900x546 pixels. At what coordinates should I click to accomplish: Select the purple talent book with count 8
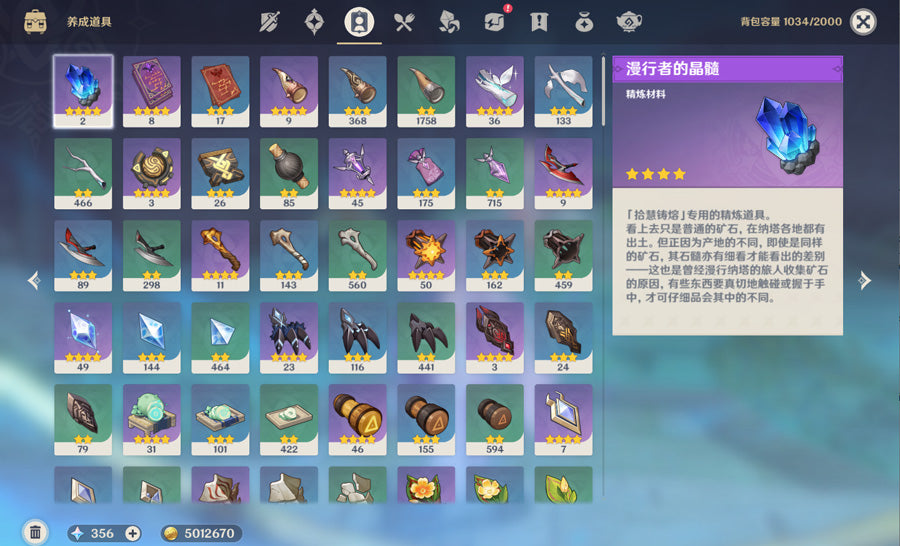click(x=152, y=90)
